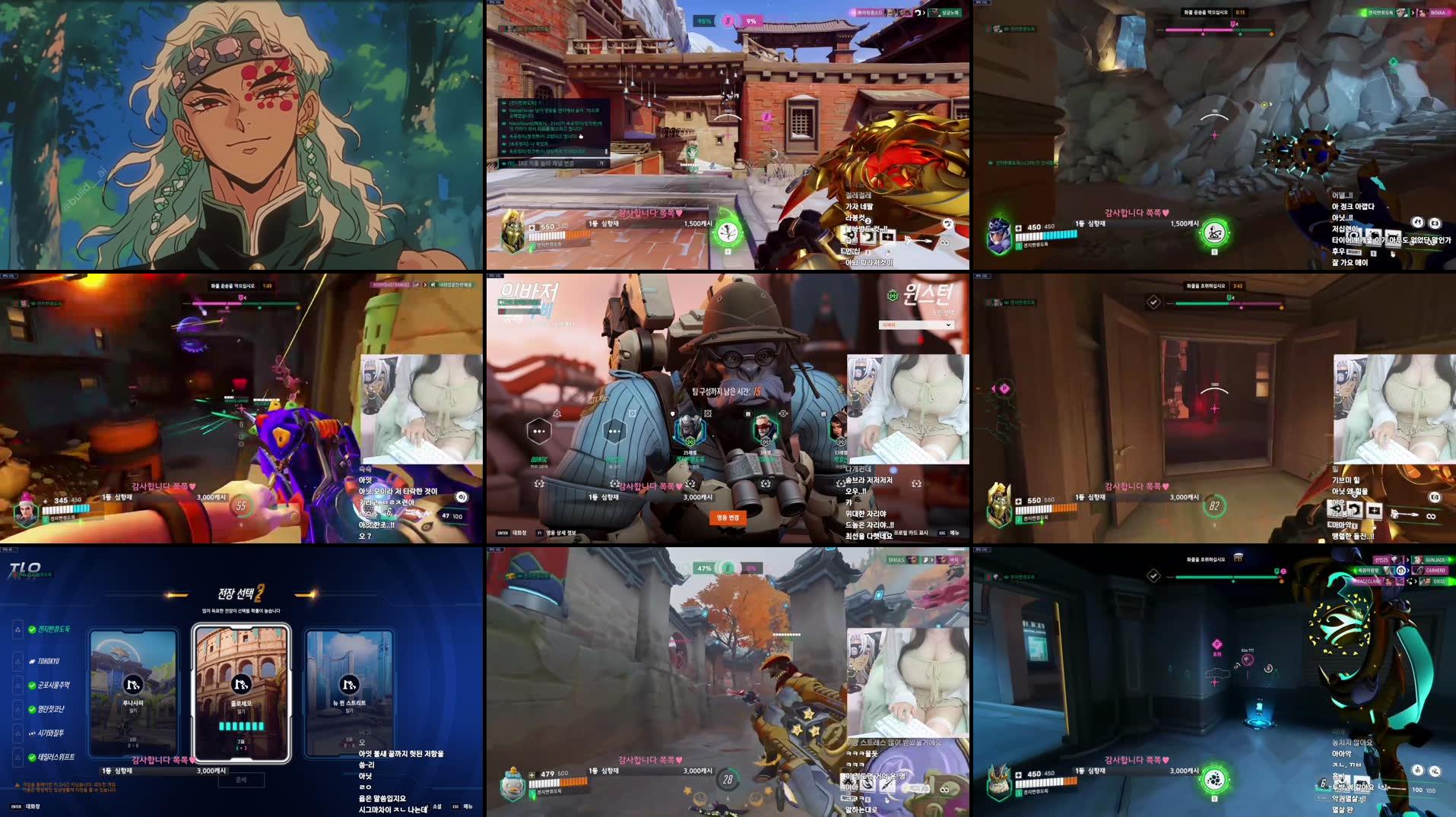The height and width of the screenshot is (817, 1456).
Task: Click the ready checkmark beside 겐지반퓨도독
Action: click(32, 629)
